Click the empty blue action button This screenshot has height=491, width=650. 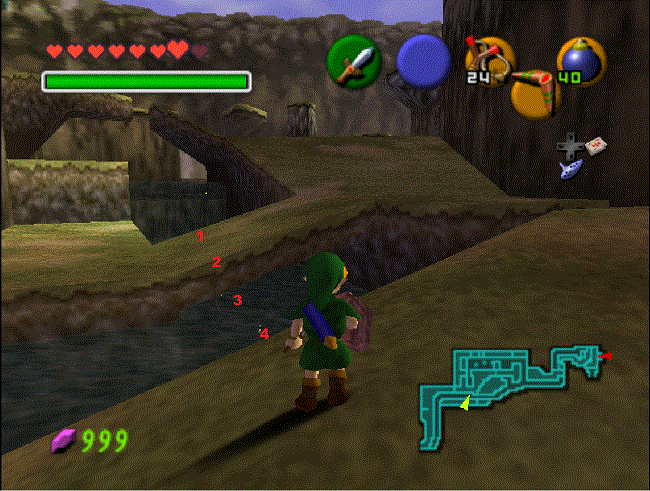[423, 59]
